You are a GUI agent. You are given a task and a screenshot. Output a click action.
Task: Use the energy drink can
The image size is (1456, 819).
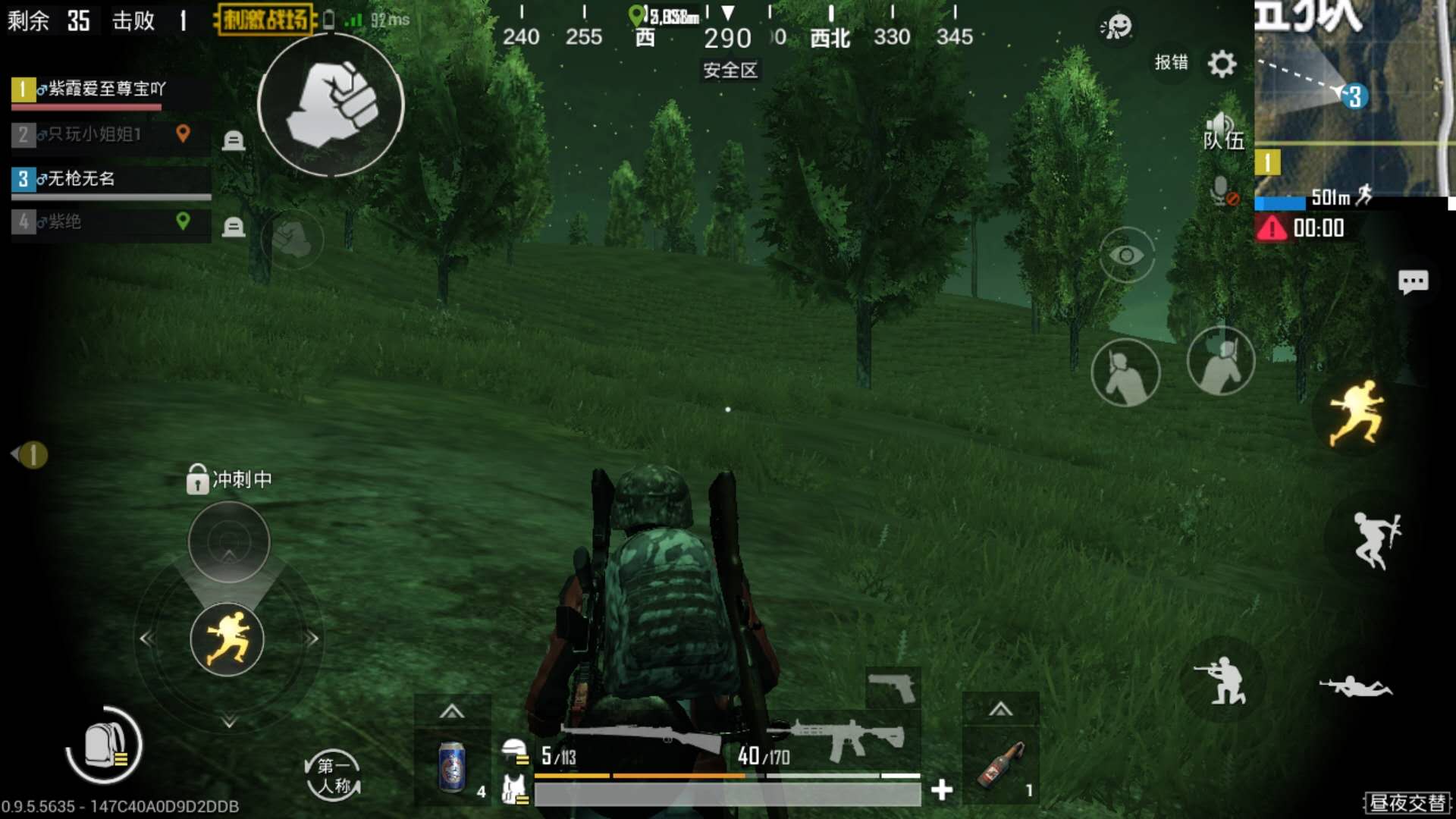(452, 767)
